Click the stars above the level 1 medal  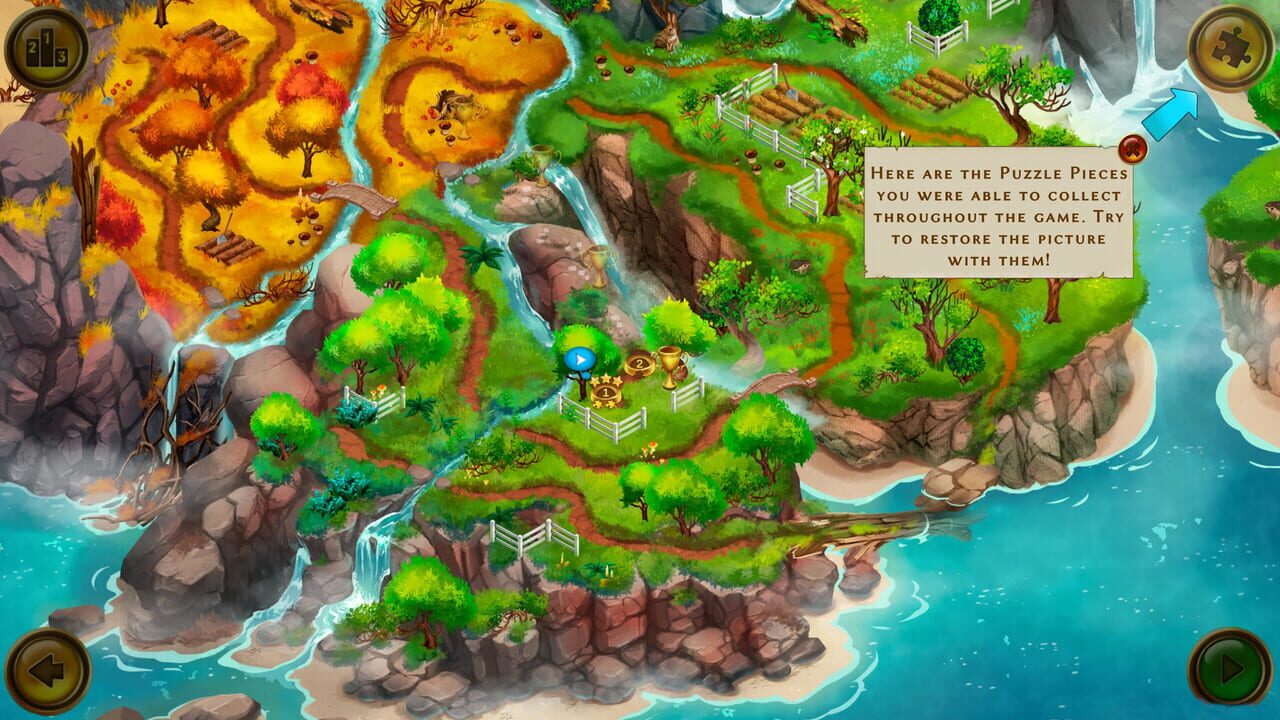click(606, 379)
